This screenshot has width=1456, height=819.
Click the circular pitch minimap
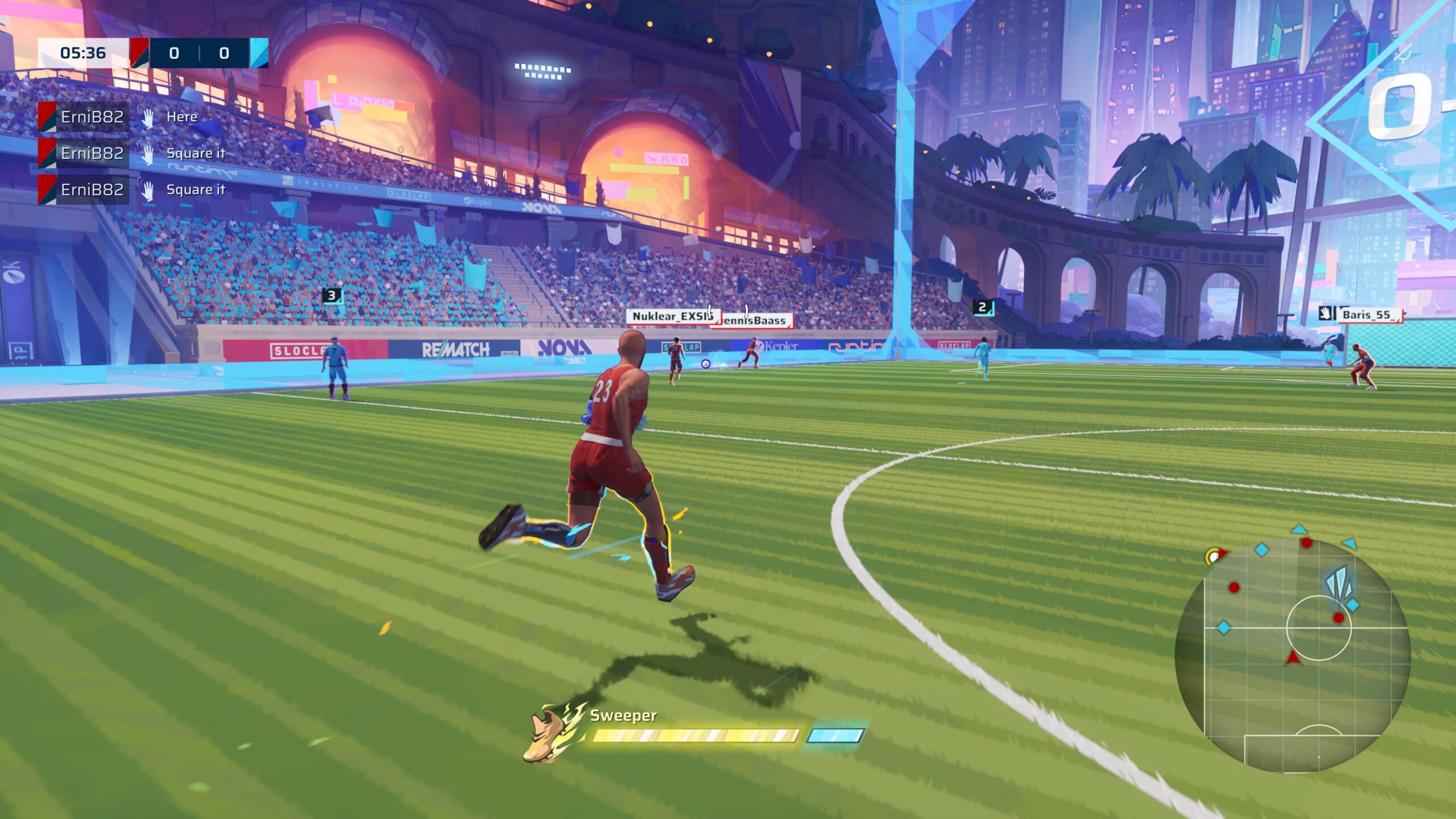(1292, 654)
